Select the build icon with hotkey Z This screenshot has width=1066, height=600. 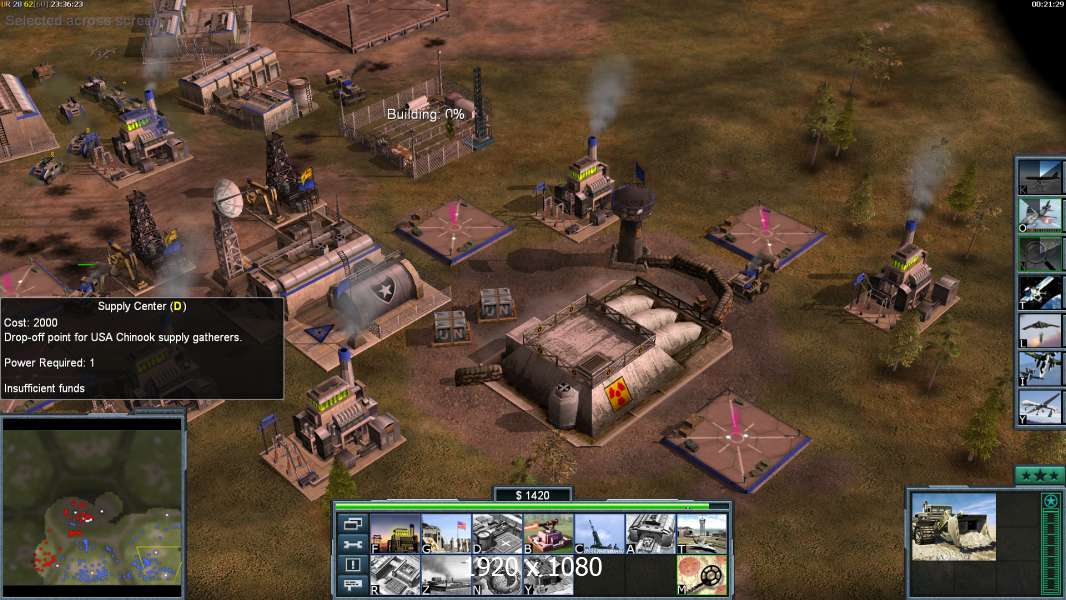(446, 574)
